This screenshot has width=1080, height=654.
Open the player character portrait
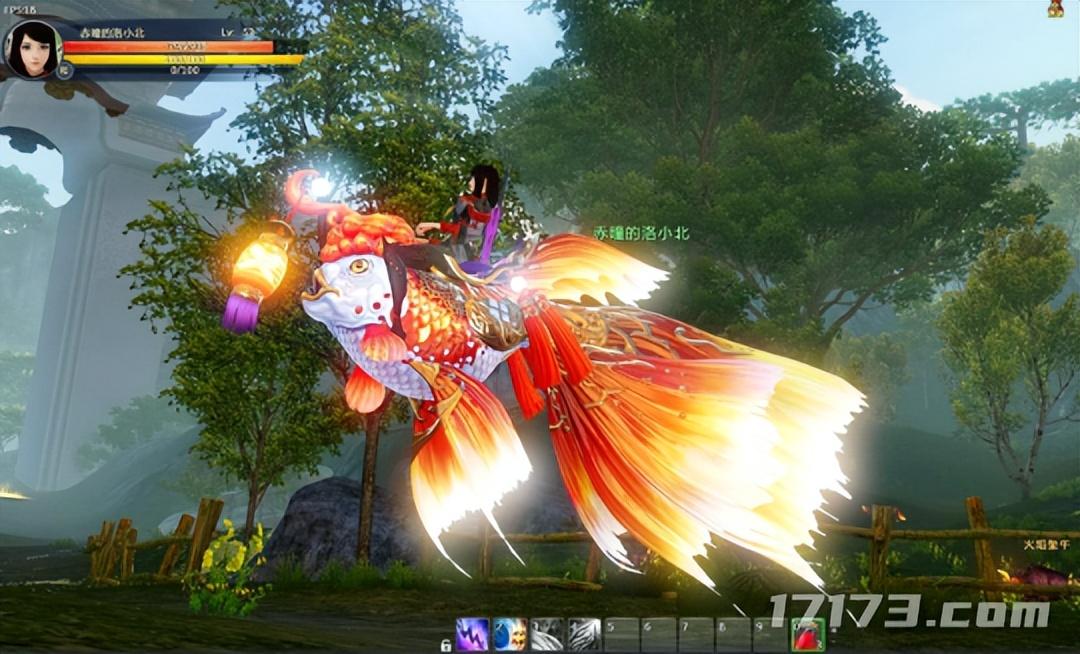(32, 46)
